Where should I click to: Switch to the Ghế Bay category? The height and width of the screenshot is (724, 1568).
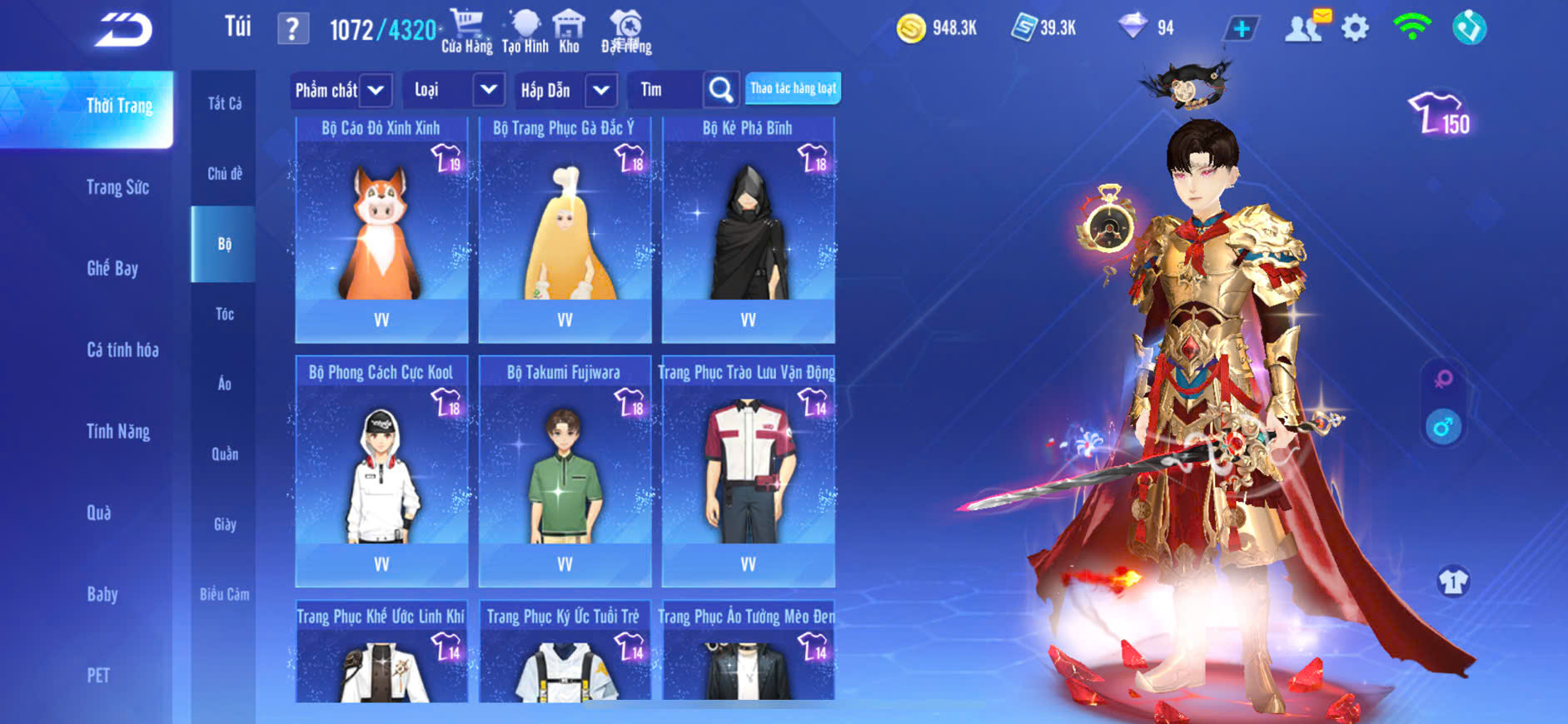pyautogui.click(x=112, y=268)
